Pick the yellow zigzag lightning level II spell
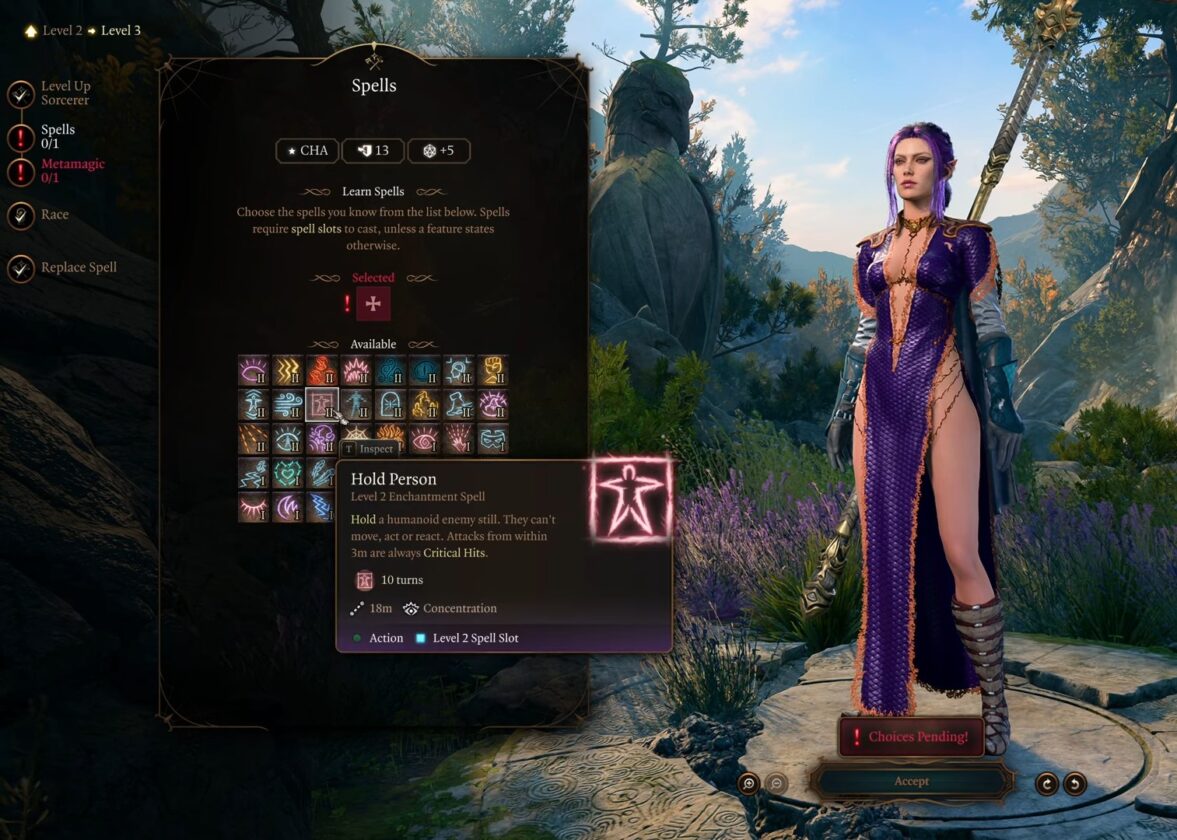Viewport: 1177px width, 840px height. [x=288, y=371]
